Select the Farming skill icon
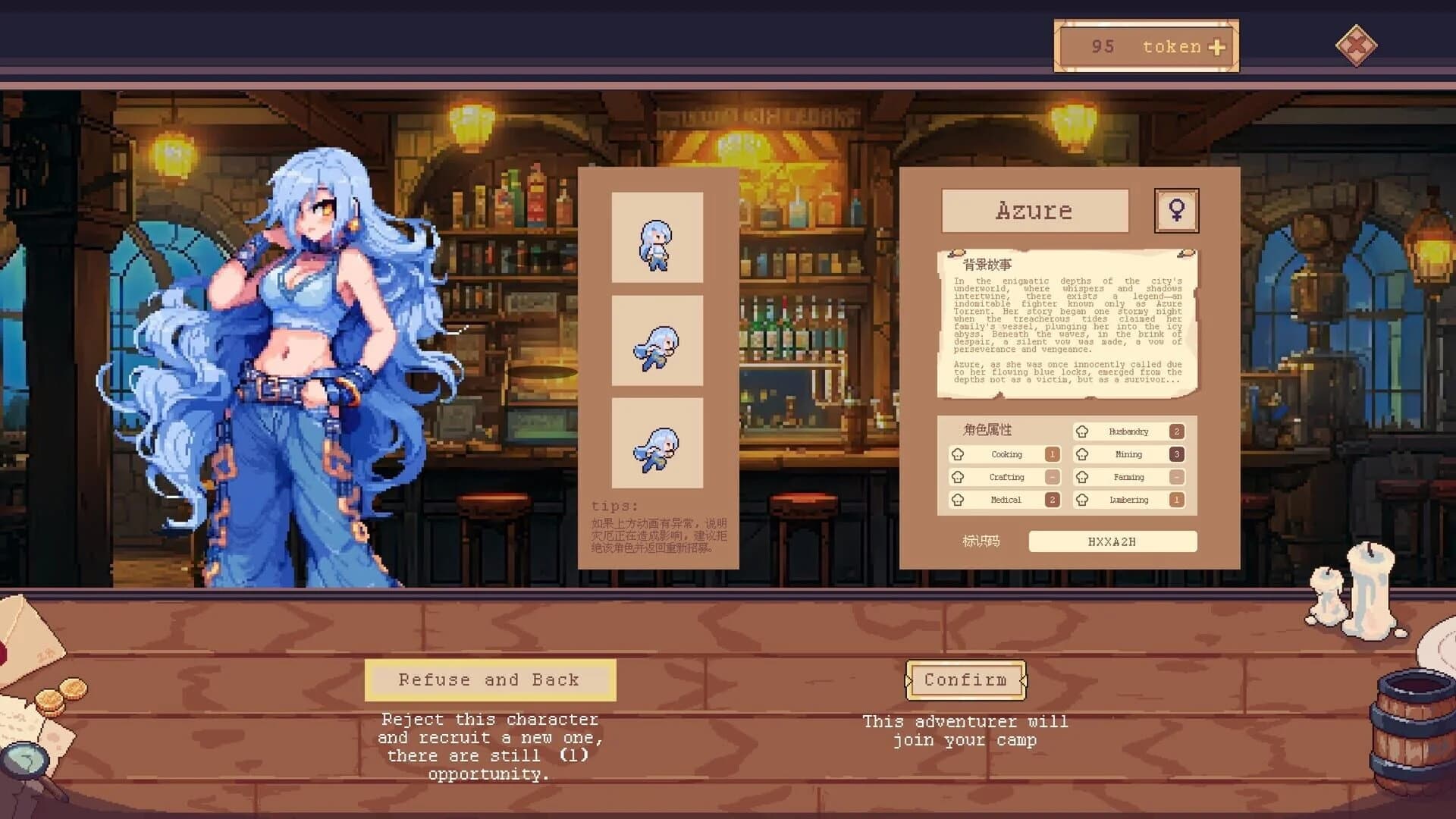The image size is (1456, 819). [1081, 477]
